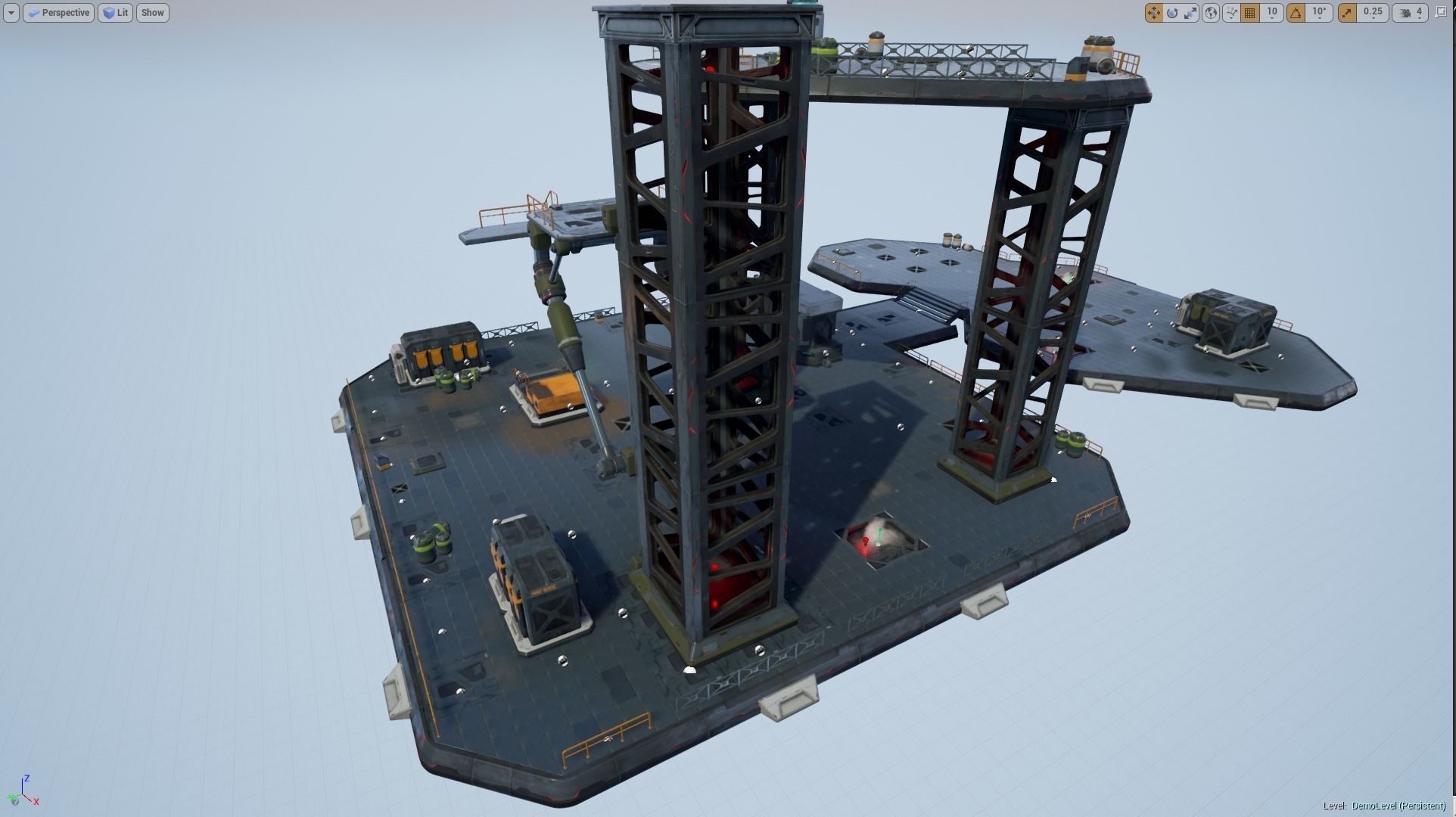
Task: Click the Lit view mode button
Action: pyautogui.click(x=115, y=13)
